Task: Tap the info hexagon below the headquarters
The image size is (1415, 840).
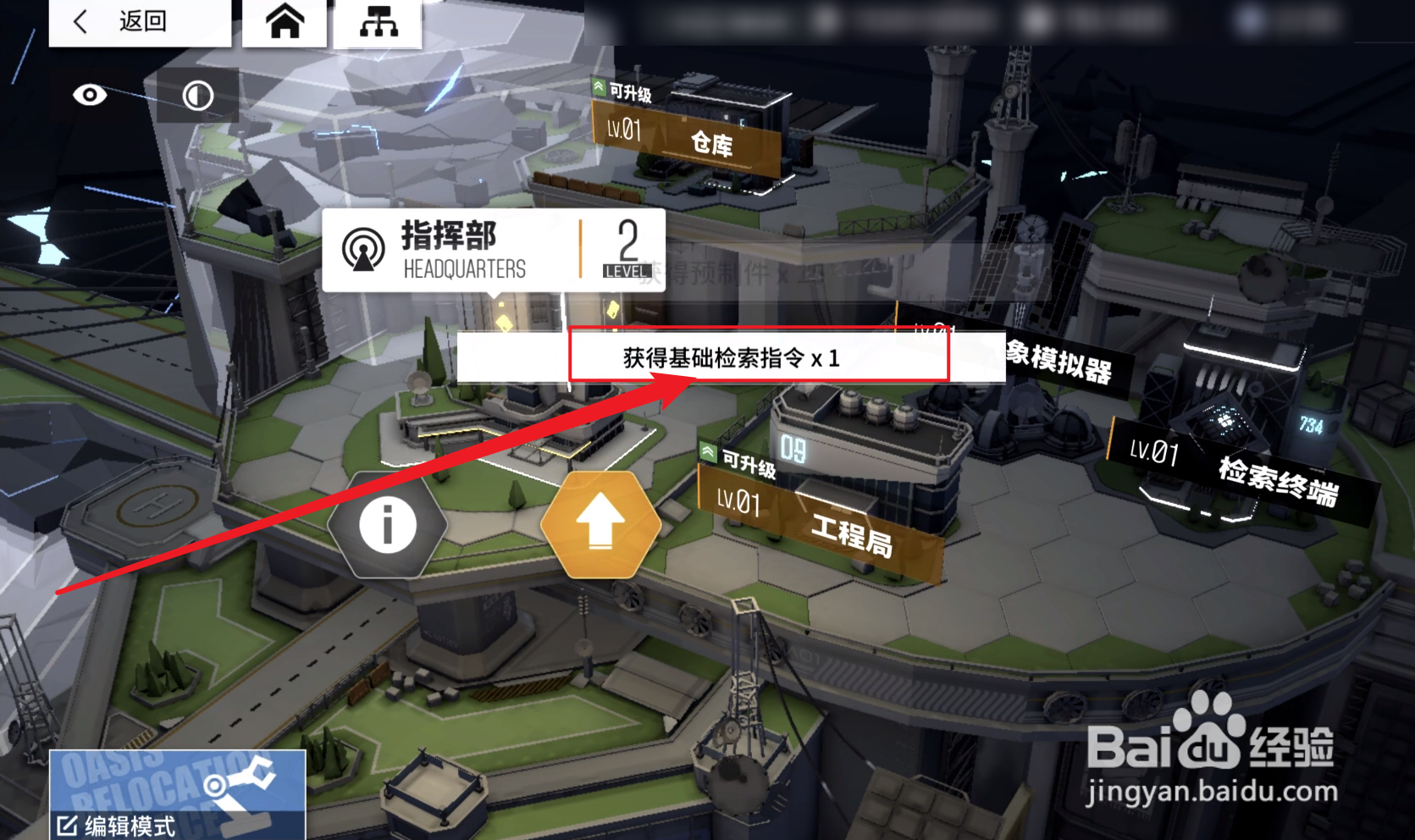Action: [x=388, y=523]
